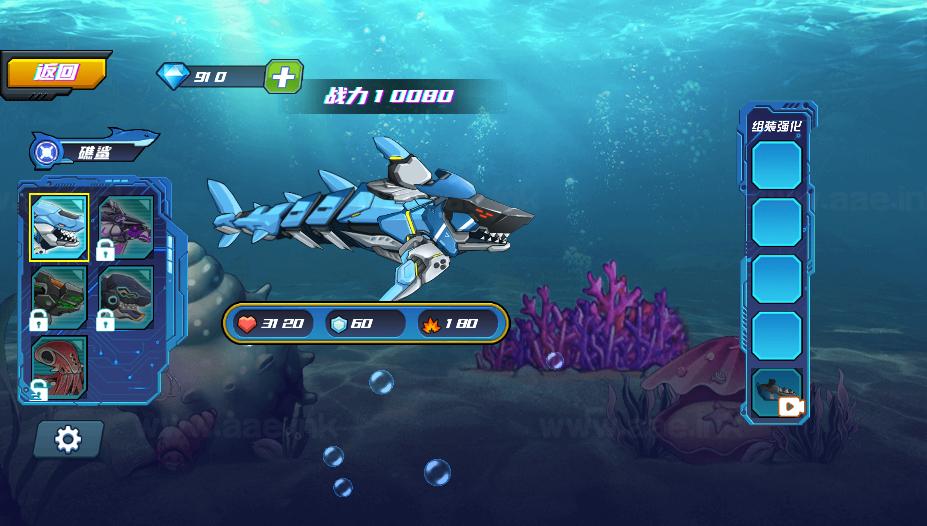Click the orange 返回 back button
Viewport: 927px width, 526px height.
[56, 72]
